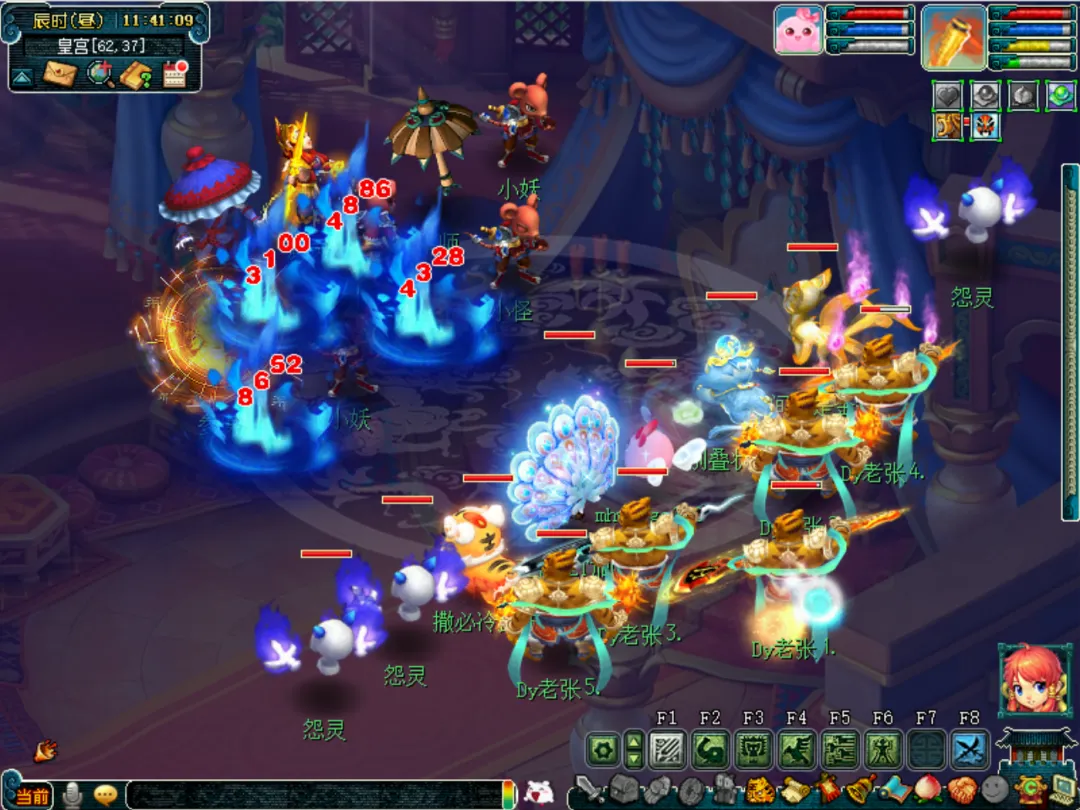Select the pink pet portrait

coord(798,30)
